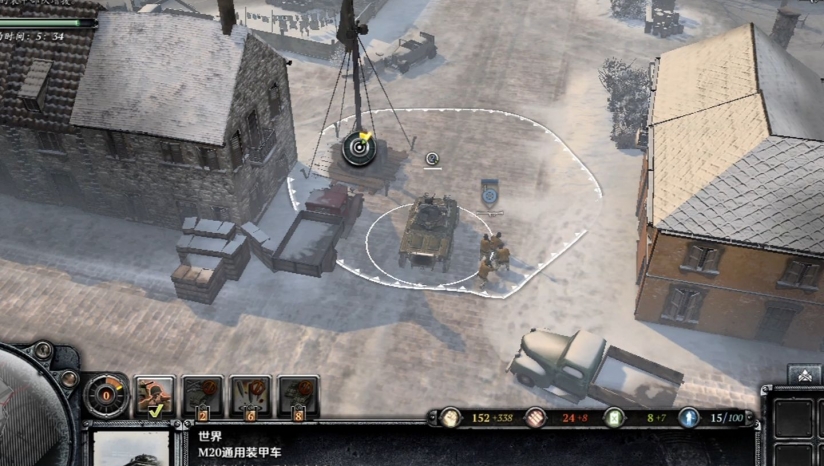
Task: Click the command points dial showing 0
Action: pyautogui.click(x=104, y=395)
